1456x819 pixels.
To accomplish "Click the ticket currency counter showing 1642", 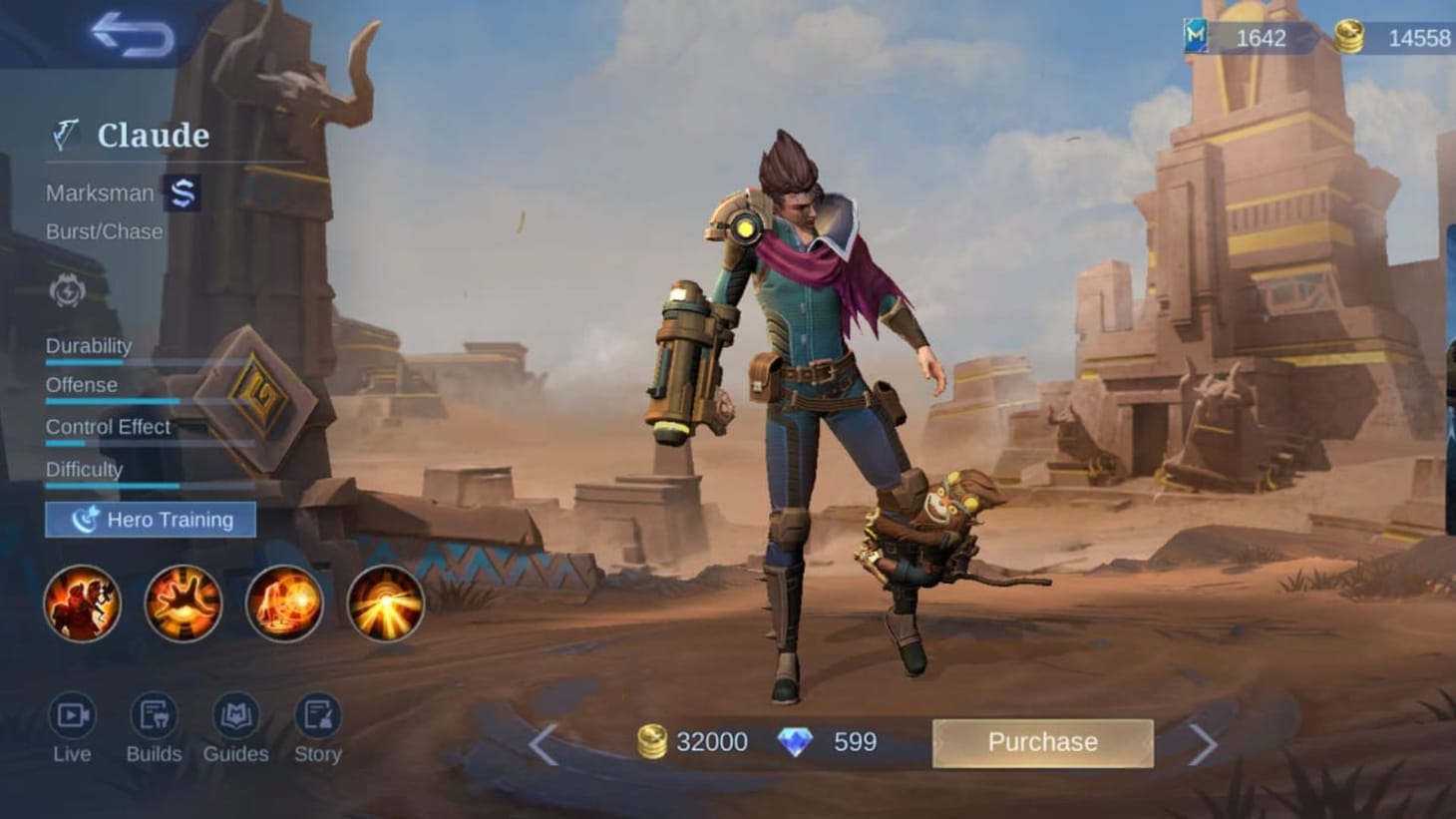I will tap(1259, 38).
